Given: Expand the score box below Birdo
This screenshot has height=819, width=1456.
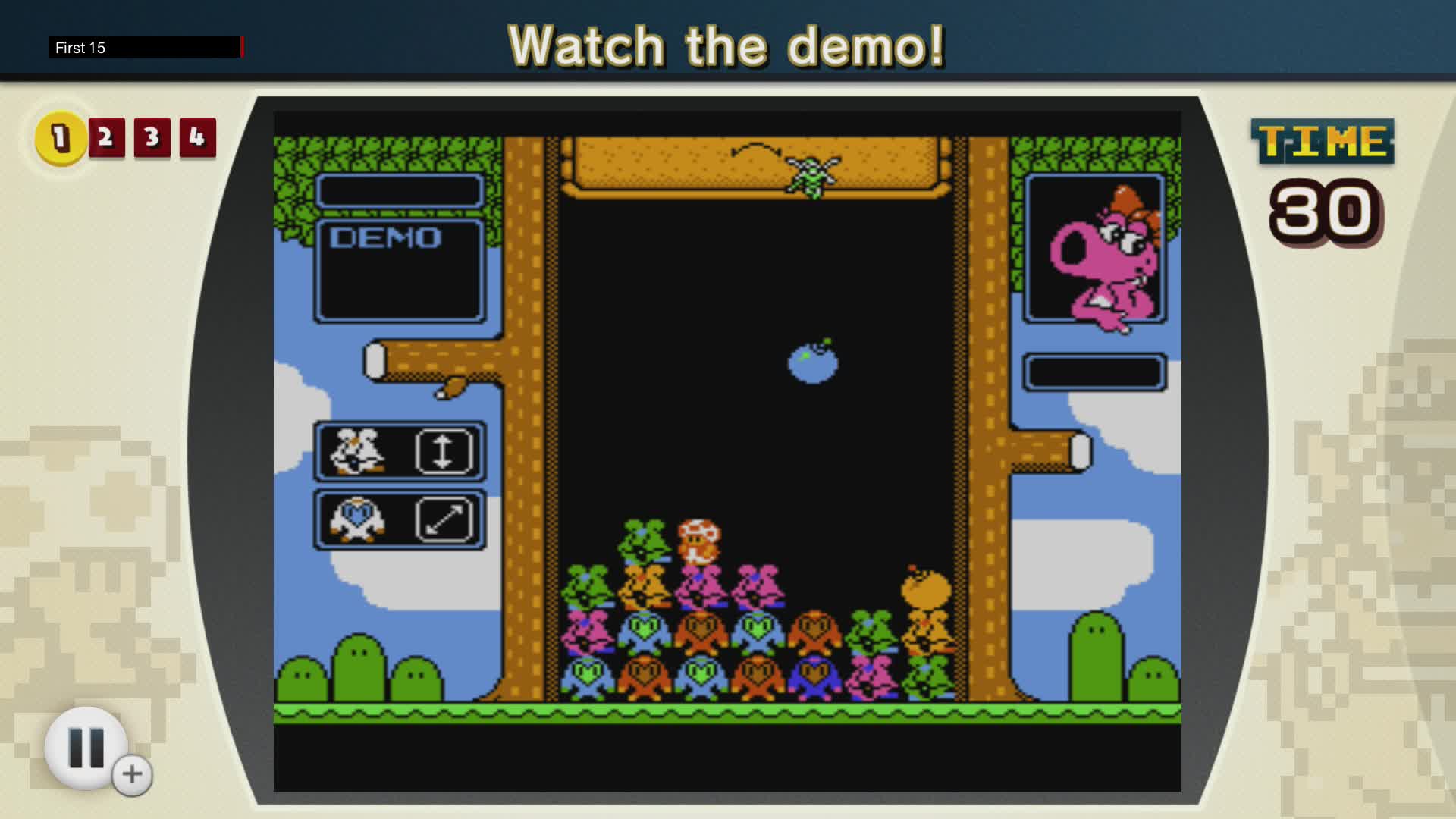Looking at the screenshot, I should point(1096,369).
